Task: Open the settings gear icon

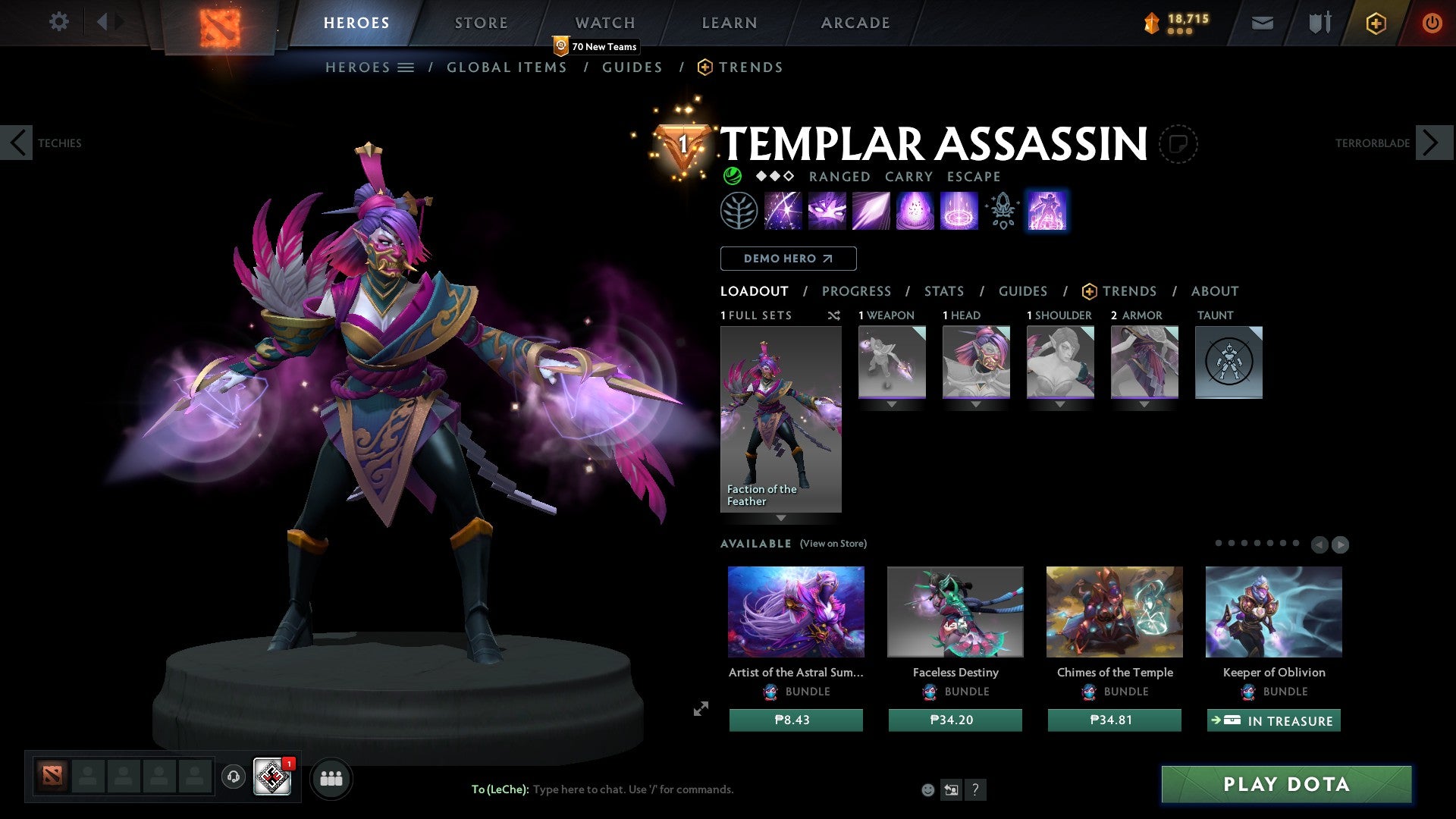Action: tap(59, 22)
